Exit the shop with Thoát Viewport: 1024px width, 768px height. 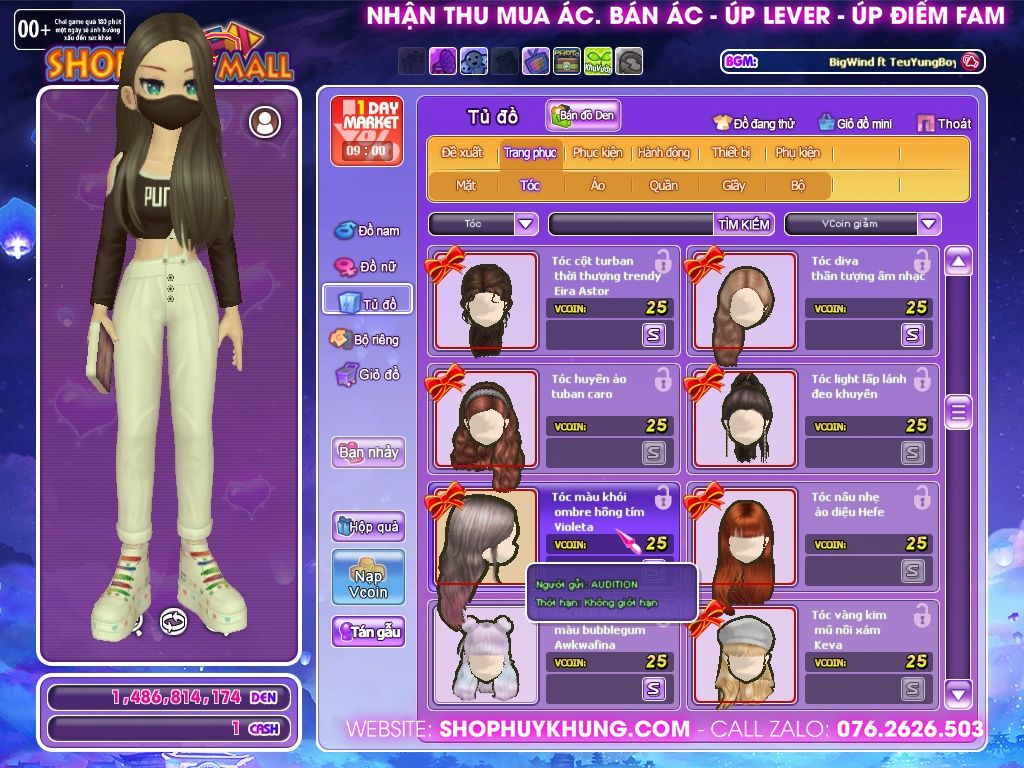coord(943,123)
